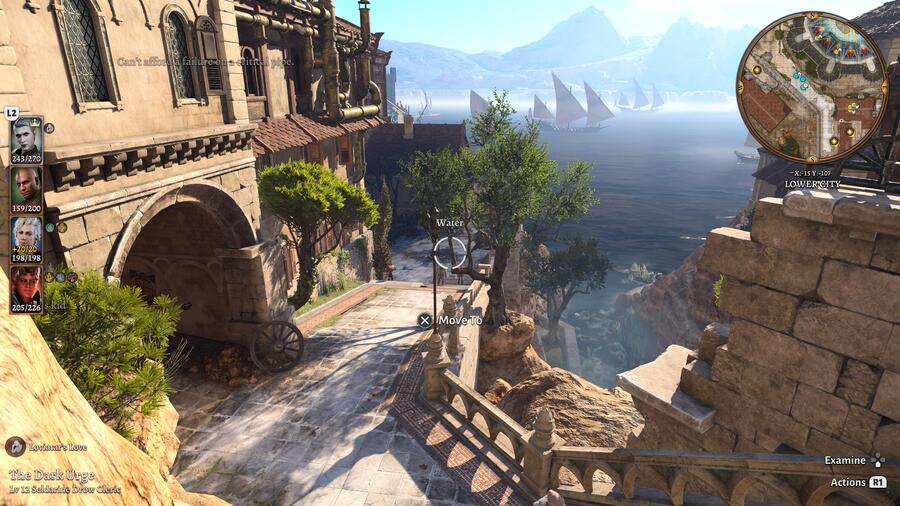The height and width of the screenshot is (506, 900).
Task: Open the Lower City minimap
Action: tap(811, 88)
